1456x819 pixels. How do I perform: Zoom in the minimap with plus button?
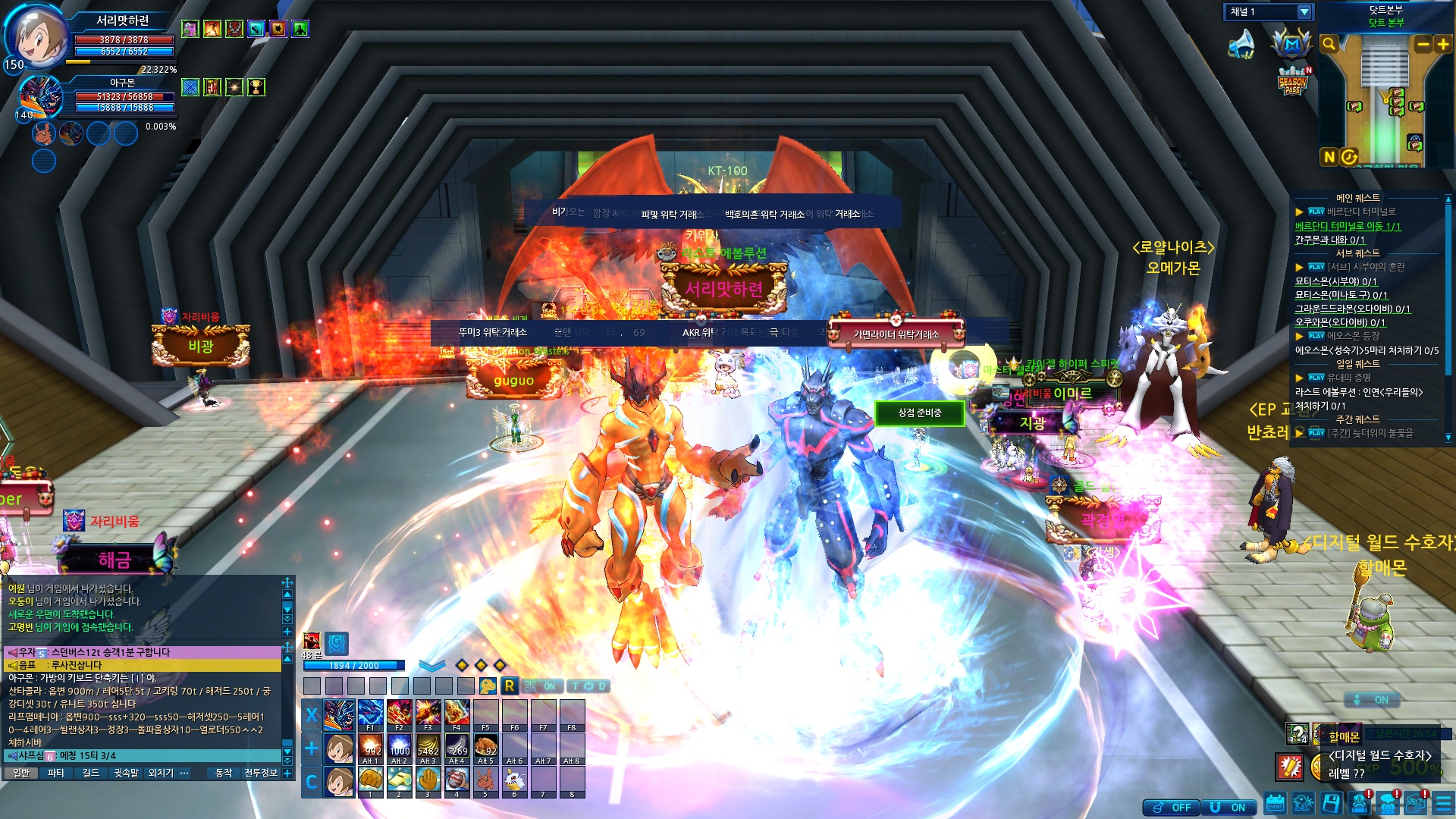1442,44
